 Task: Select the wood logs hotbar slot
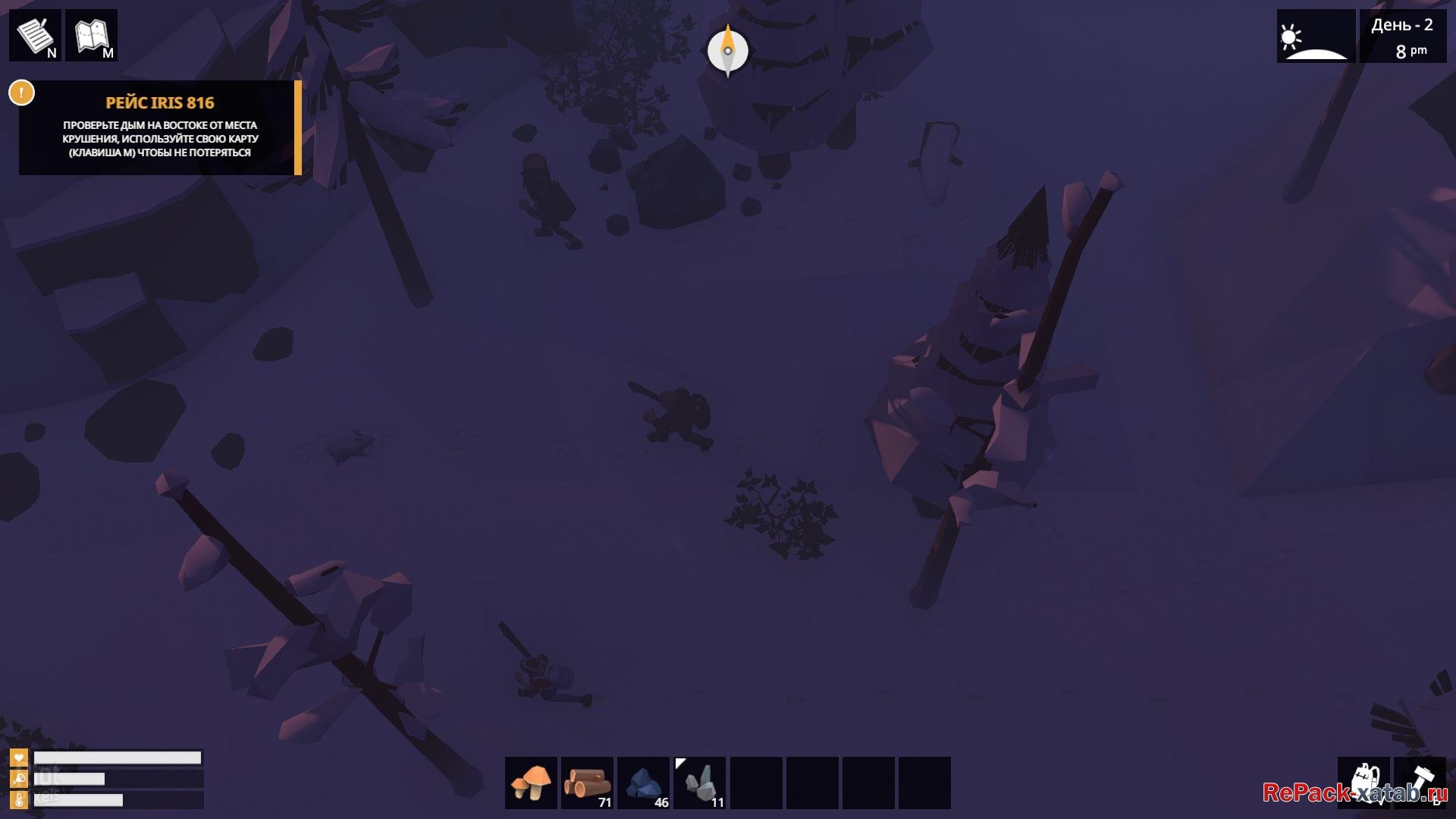(x=587, y=783)
